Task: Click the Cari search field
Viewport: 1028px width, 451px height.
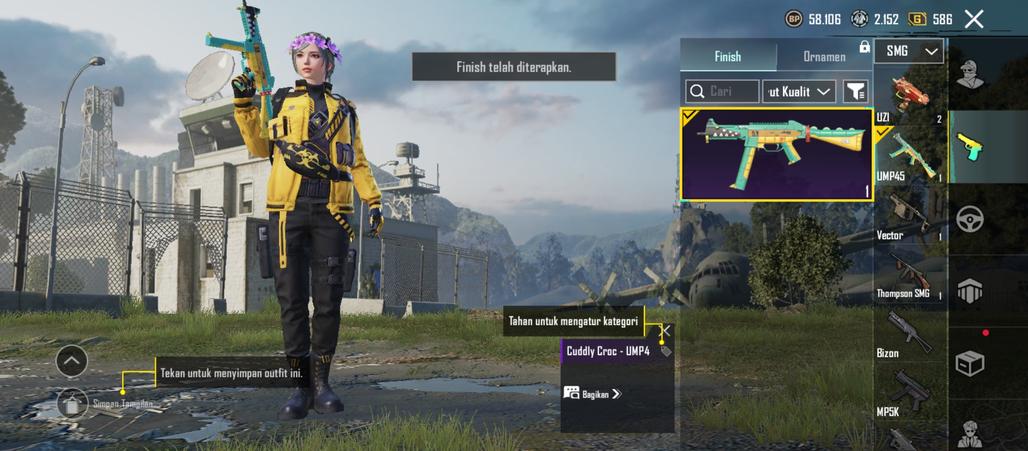Action: pos(722,91)
